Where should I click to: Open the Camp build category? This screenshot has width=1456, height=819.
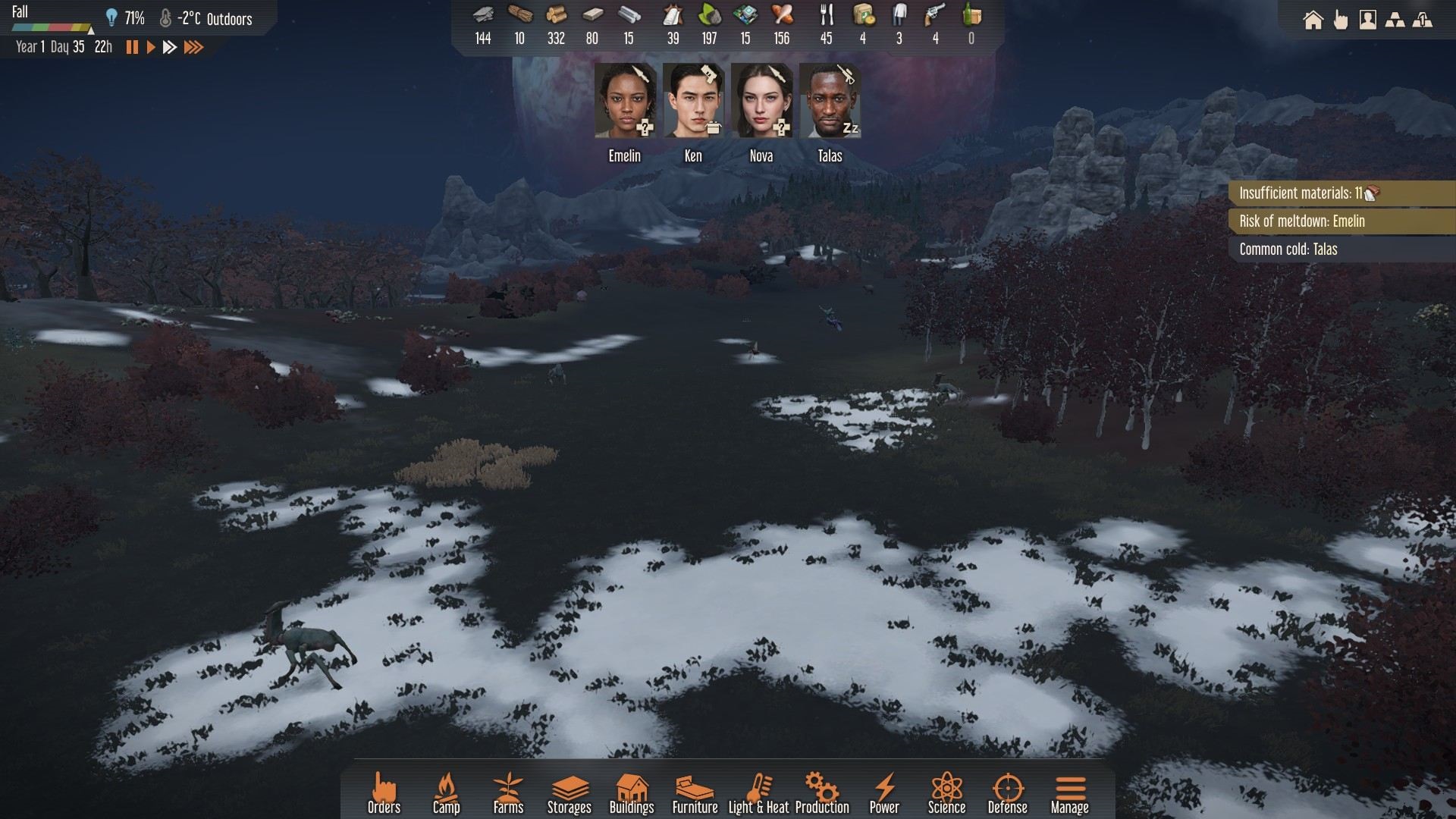click(x=446, y=793)
